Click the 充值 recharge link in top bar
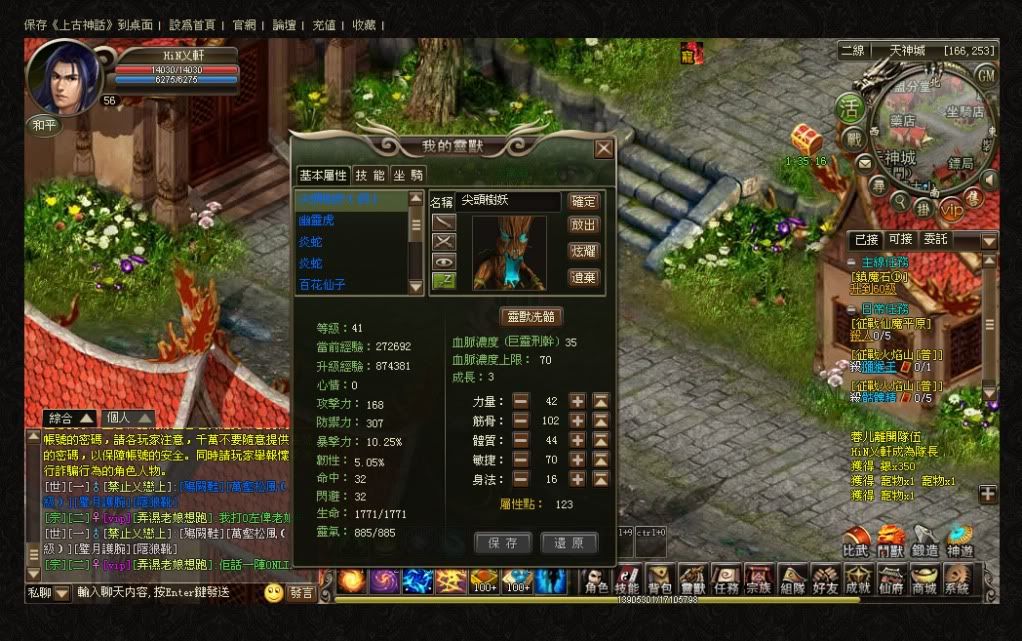Image resolution: width=1022 pixels, height=641 pixels. (324, 25)
